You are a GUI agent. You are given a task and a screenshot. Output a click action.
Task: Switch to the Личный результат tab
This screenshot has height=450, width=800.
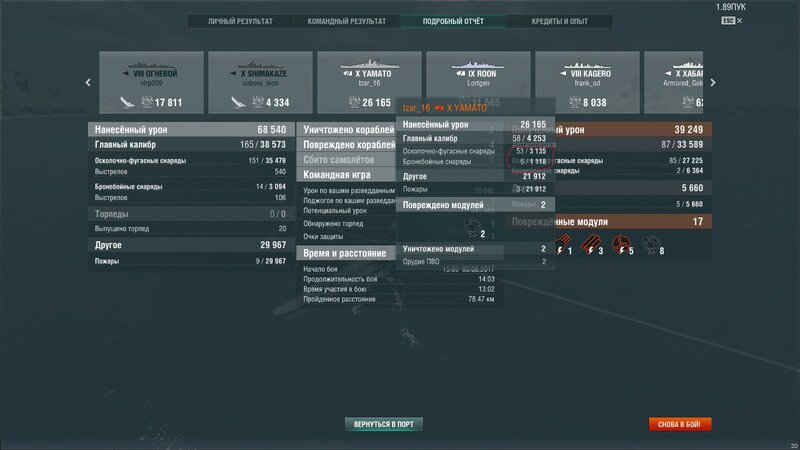click(241, 20)
